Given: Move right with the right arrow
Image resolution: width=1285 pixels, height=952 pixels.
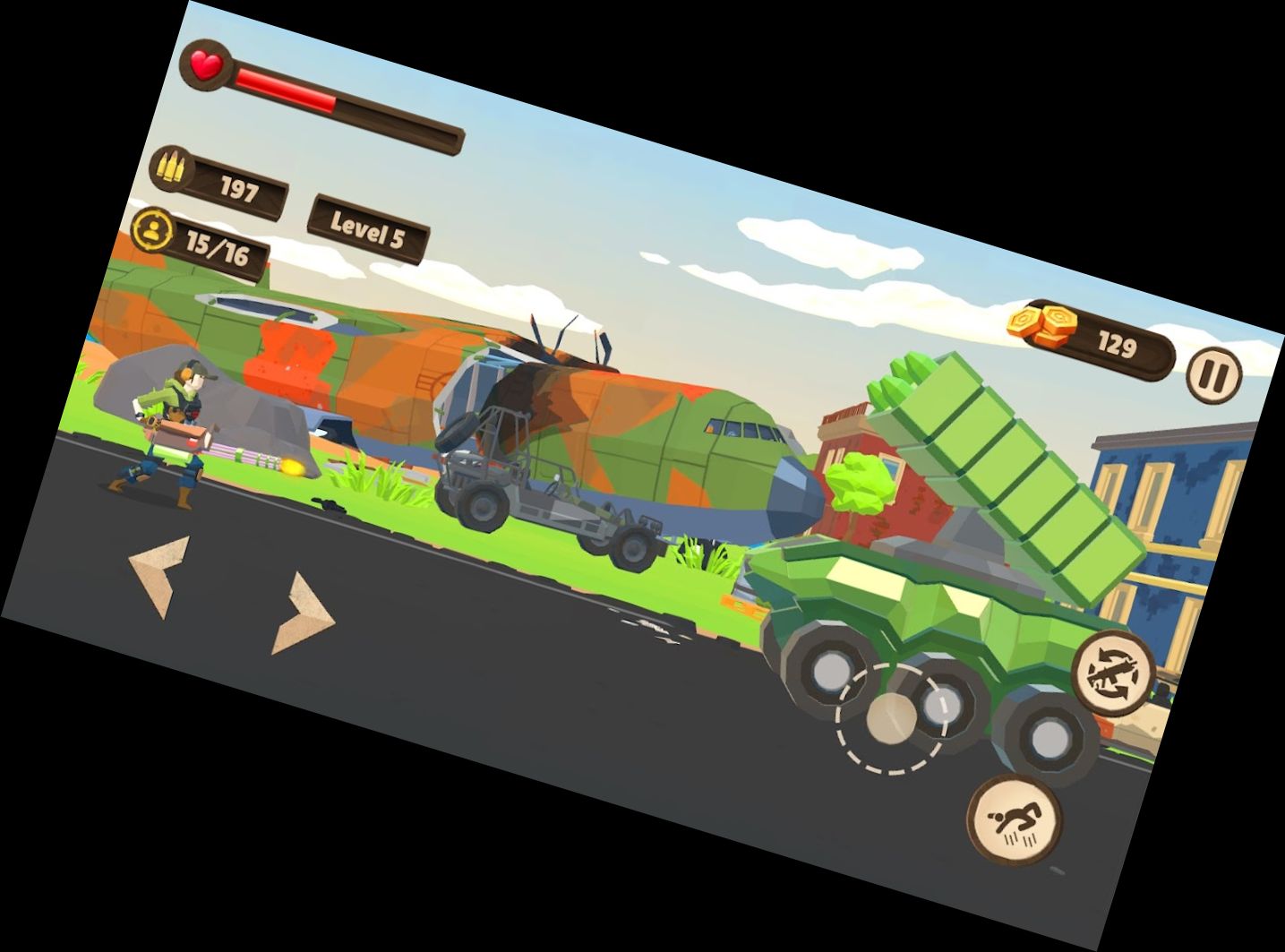Looking at the screenshot, I should coord(303,613).
